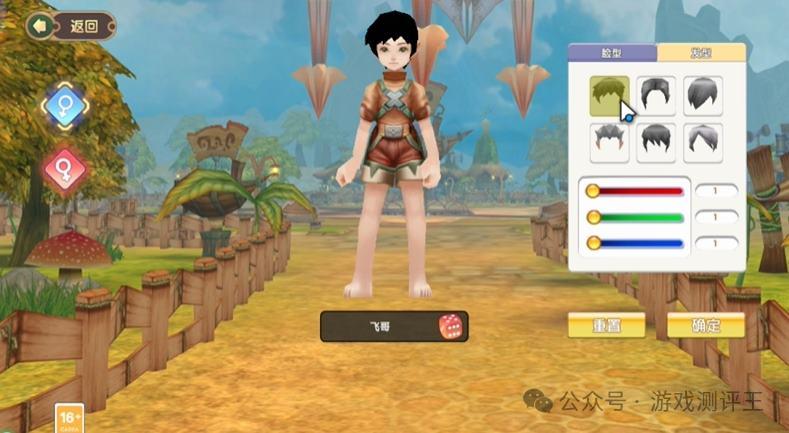Reset appearance with the 重置 button
Viewport: 789px width, 433px height.
[606, 326]
